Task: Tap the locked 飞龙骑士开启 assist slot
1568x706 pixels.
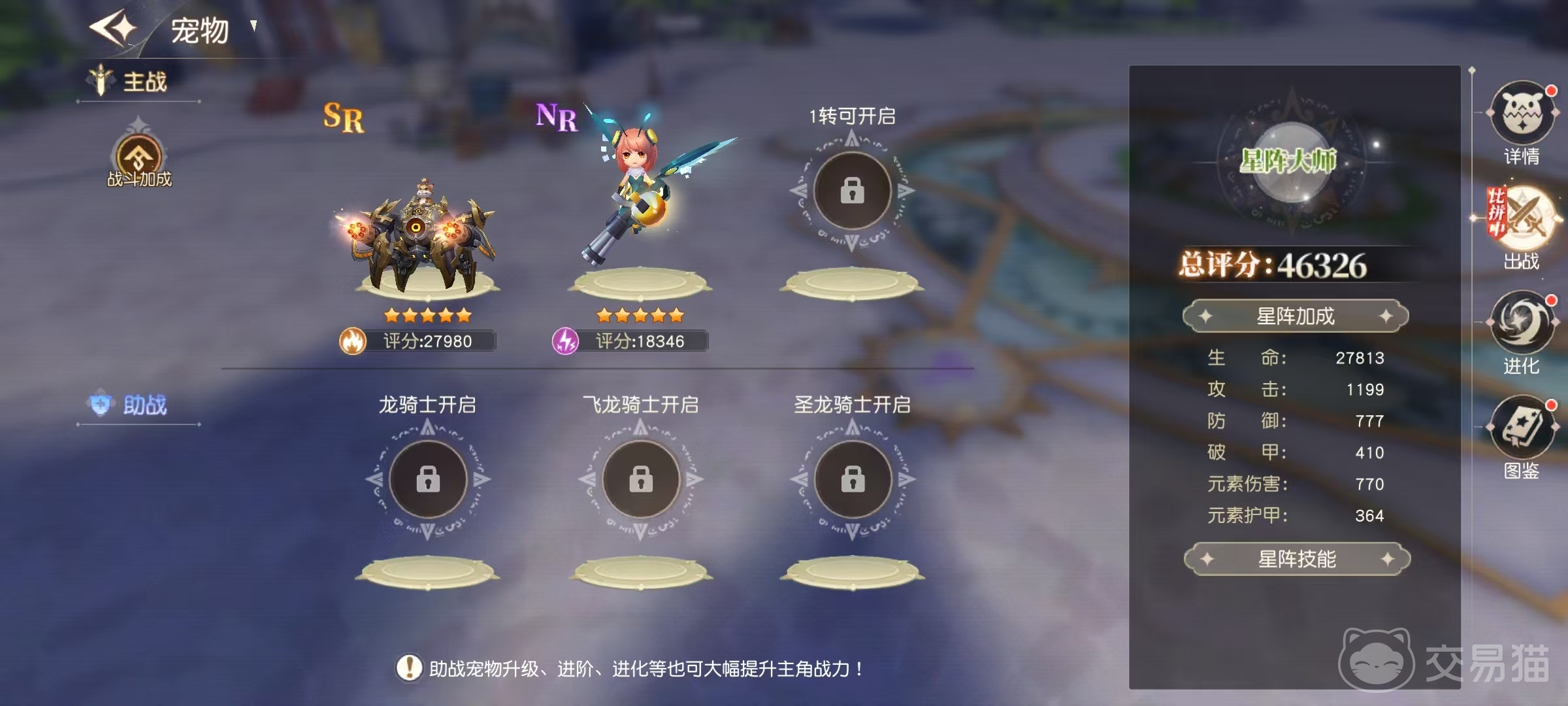Action: (640, 479)
